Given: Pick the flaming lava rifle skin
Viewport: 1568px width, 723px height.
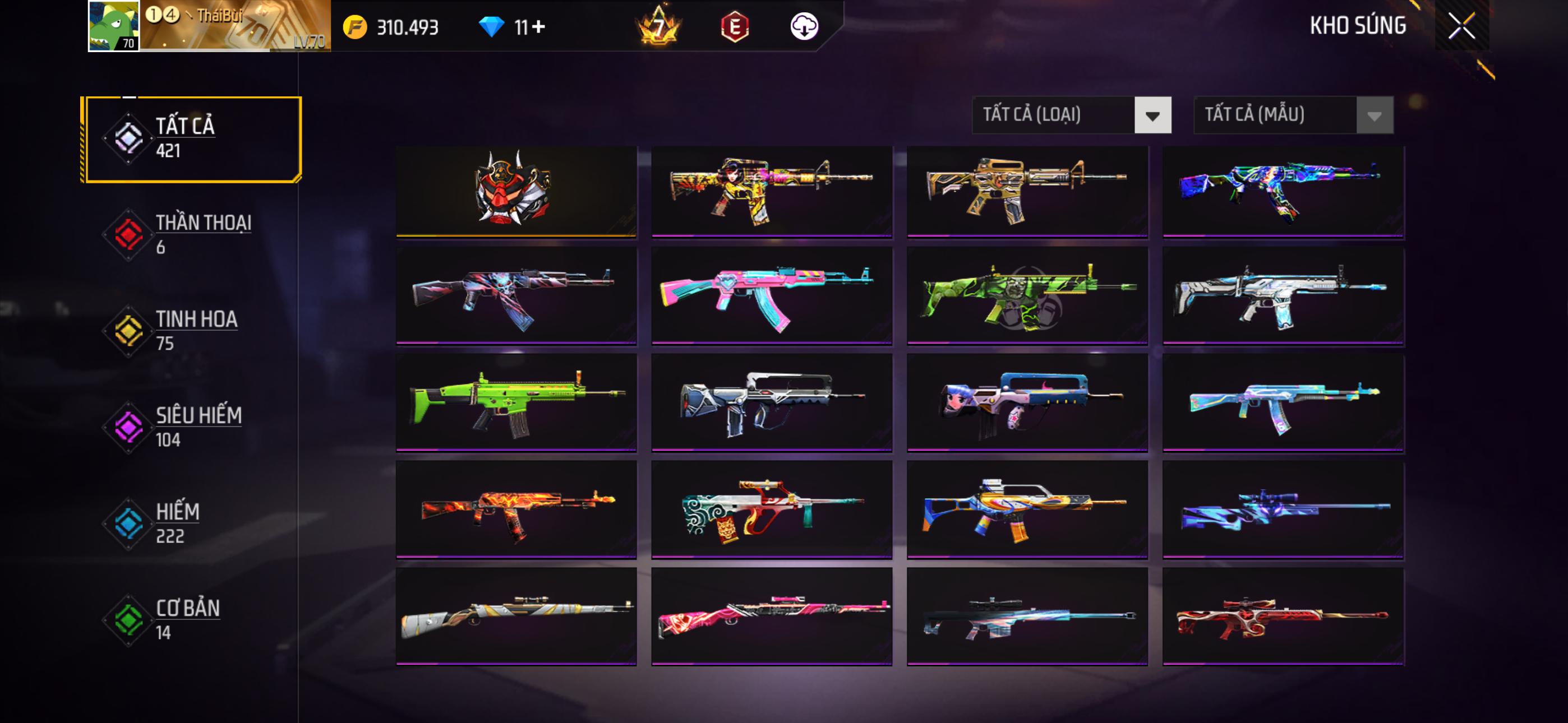Looking at the screenshot, I should [515, 509].
